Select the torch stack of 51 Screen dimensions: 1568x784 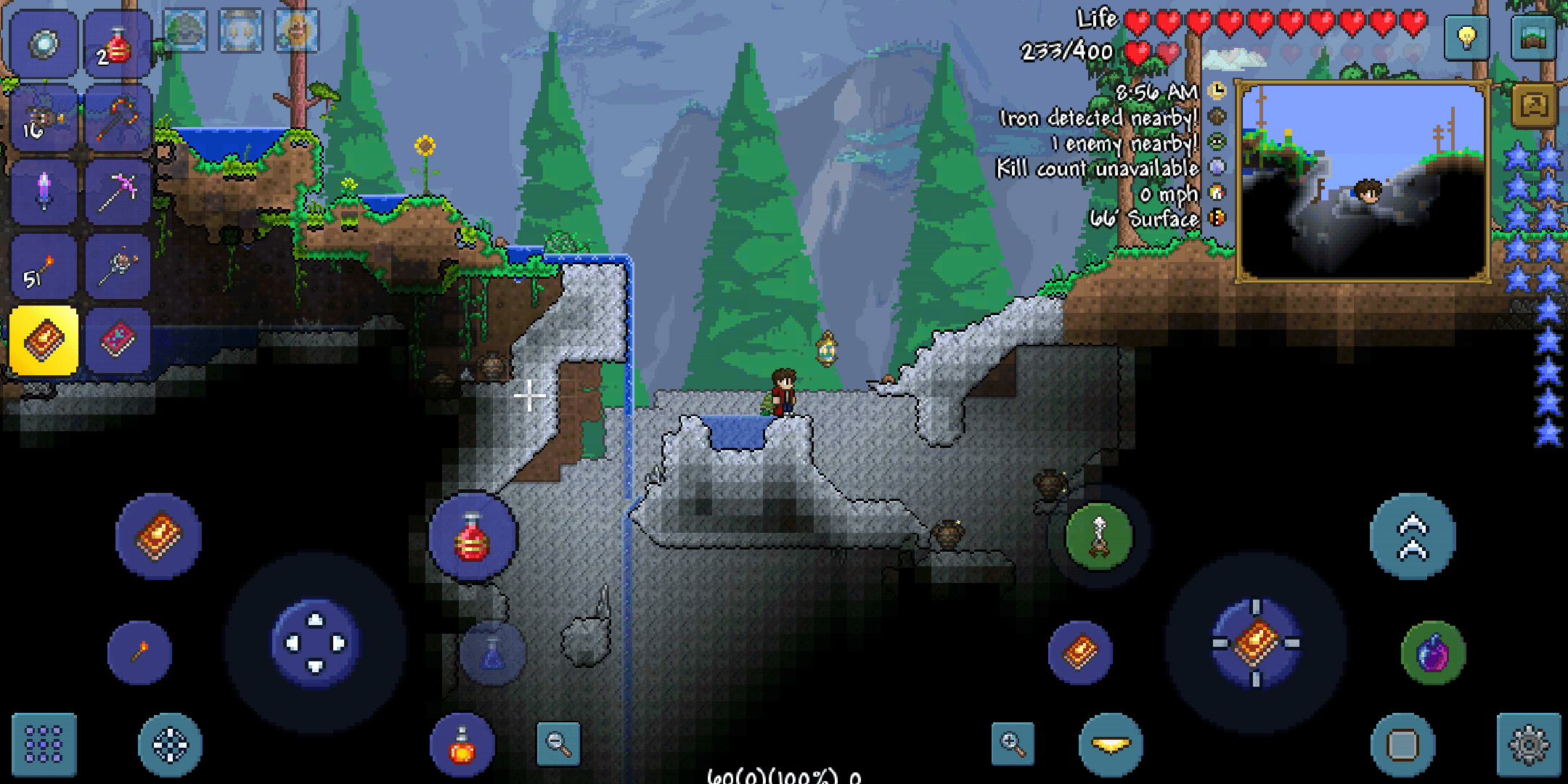coord(42,265)
